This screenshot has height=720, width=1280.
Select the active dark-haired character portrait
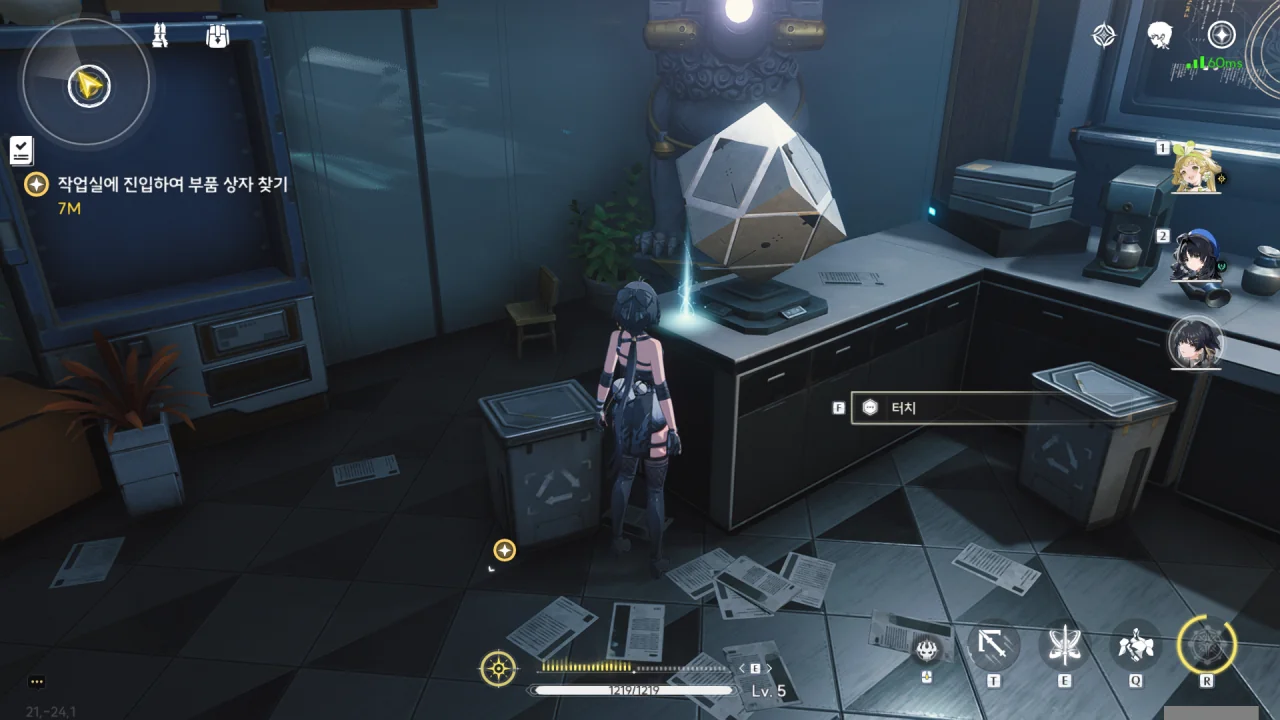pyautogui.click(x=1196, y=342)
